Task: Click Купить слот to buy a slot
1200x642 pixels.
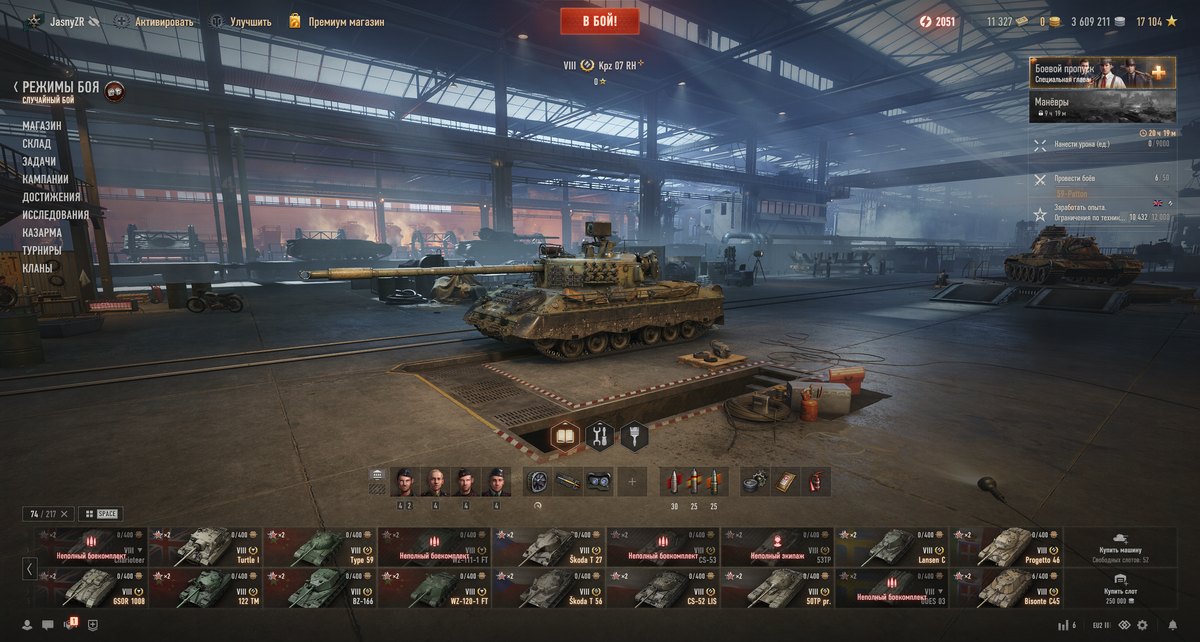Action: point(1121,588)
